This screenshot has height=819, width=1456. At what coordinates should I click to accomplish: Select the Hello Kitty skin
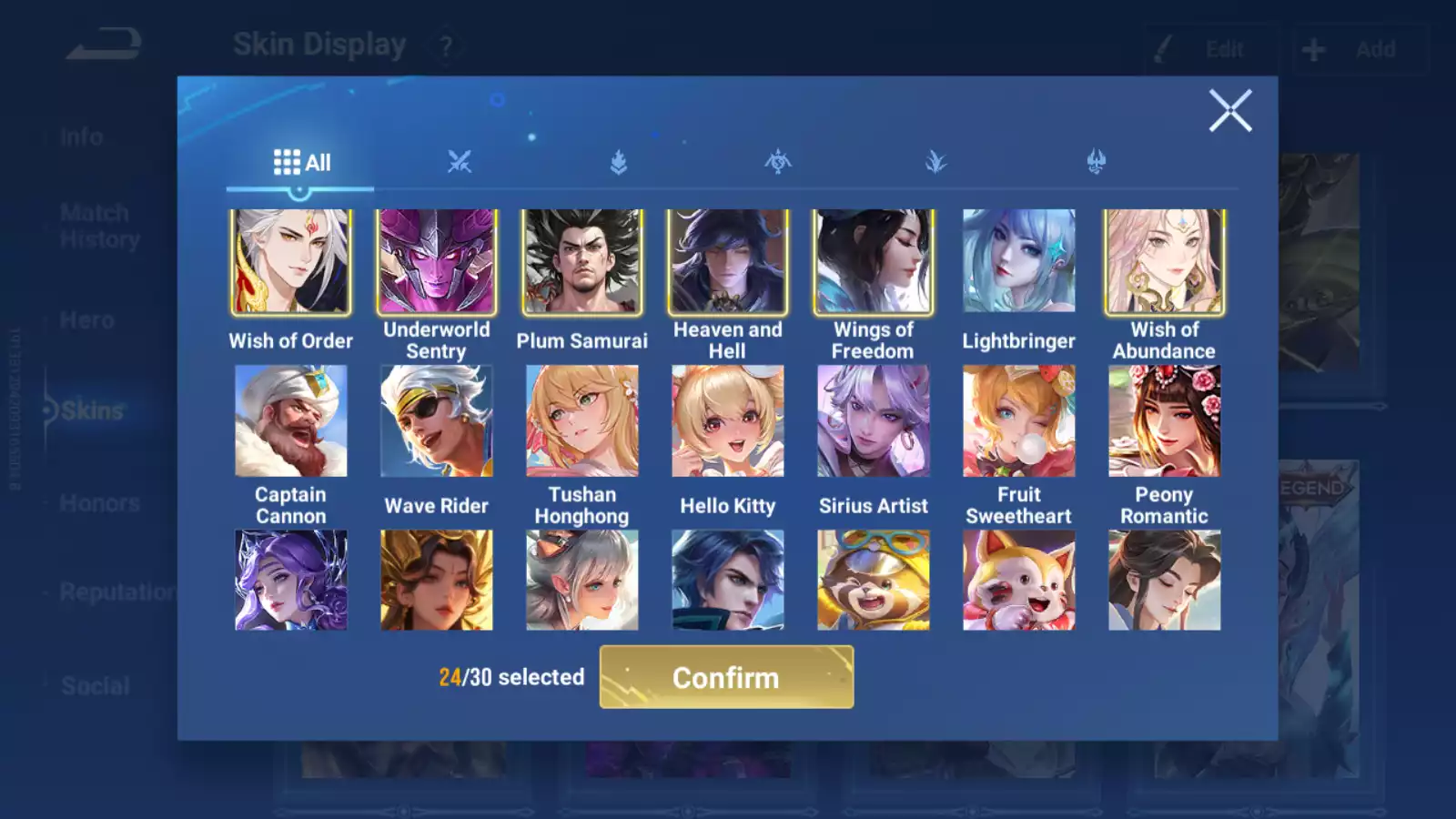pyautogui.click(x=728, y=421)
